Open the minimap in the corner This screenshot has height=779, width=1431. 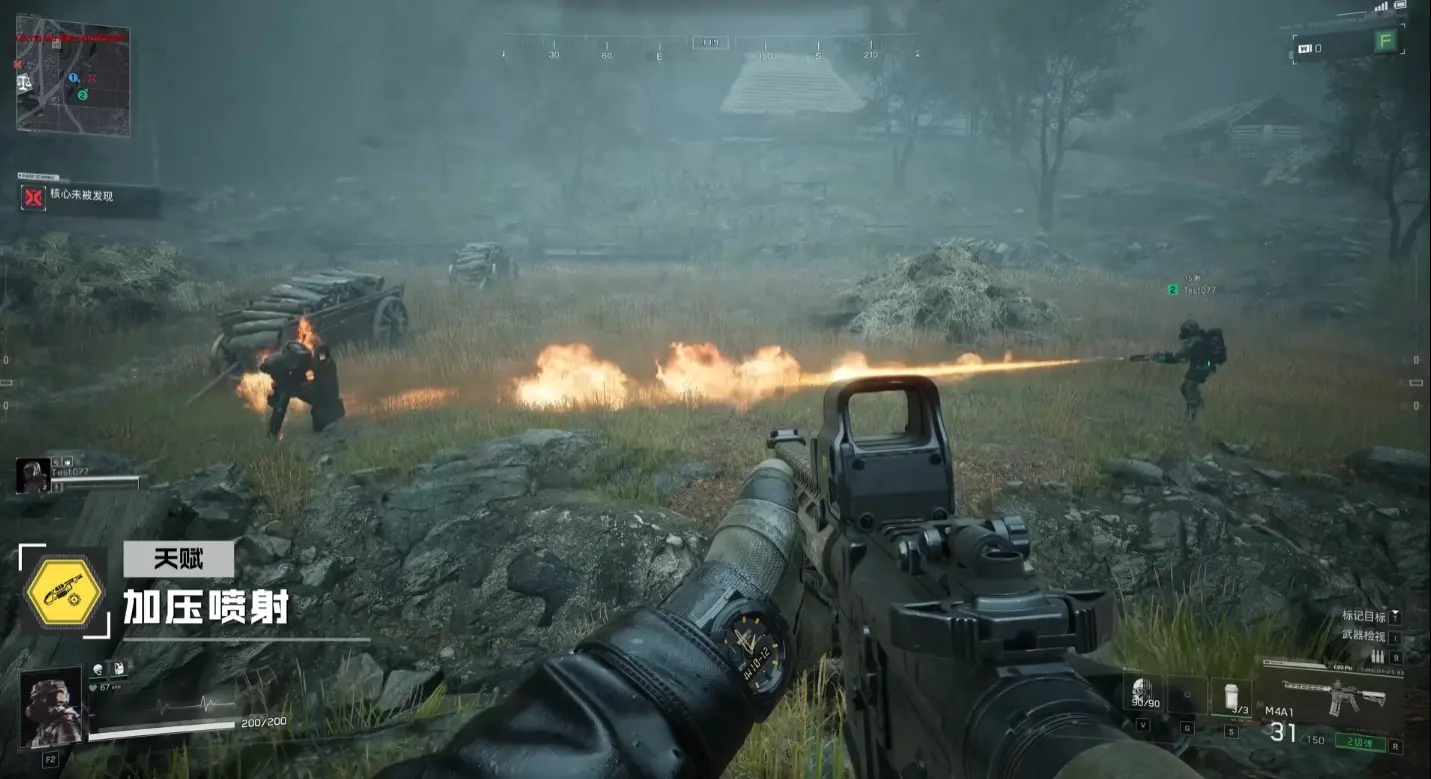(x=72, y=75)
